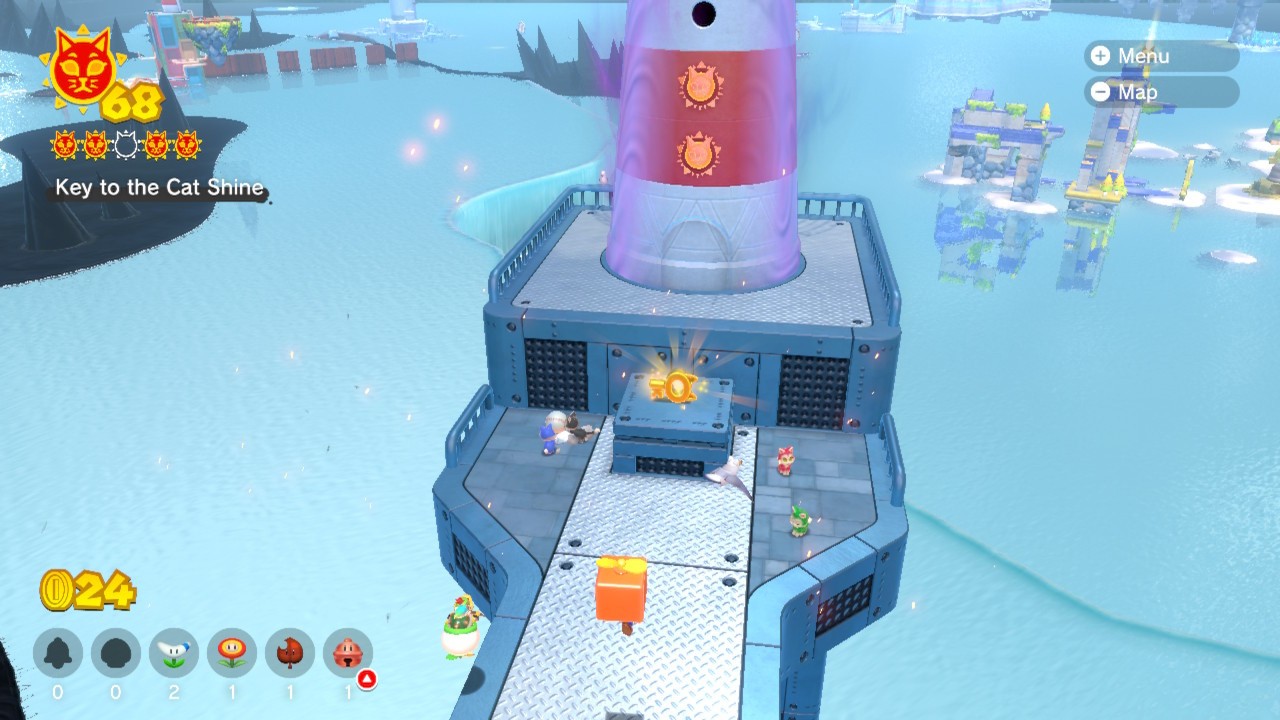Select the Super Leaf reserve slot

[290, 654]
